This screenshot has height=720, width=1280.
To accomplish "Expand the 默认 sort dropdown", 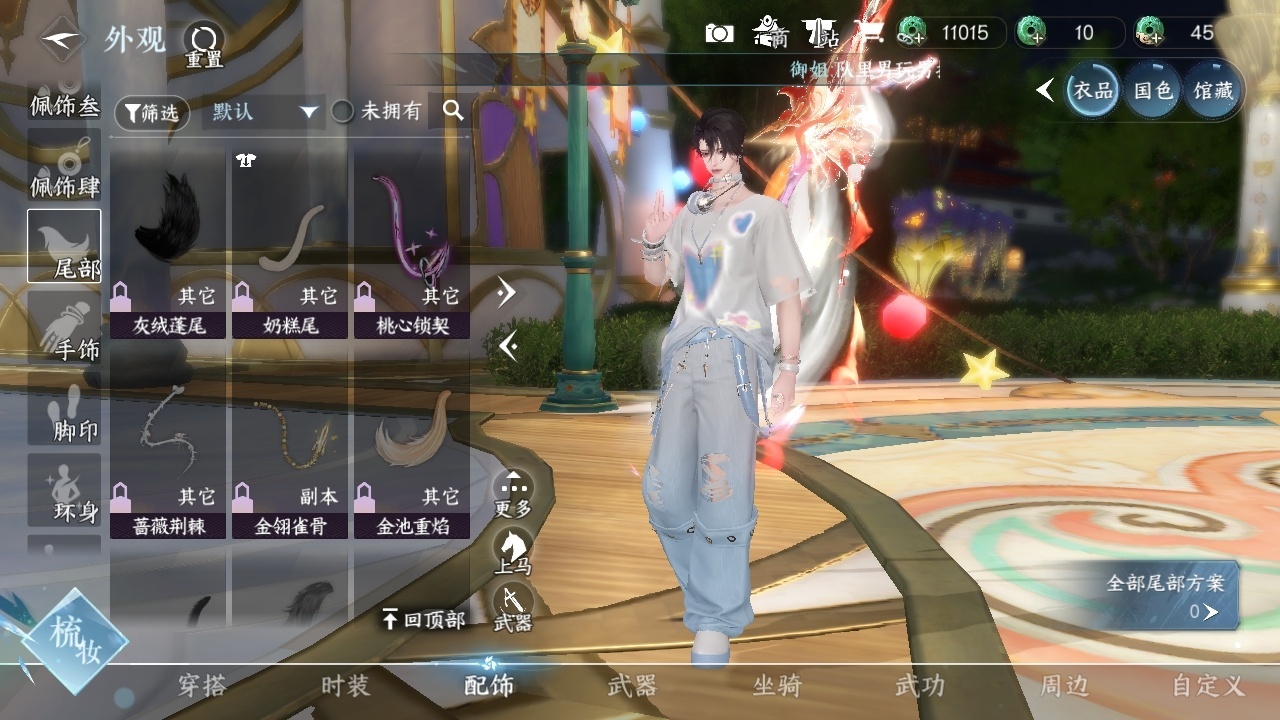I will pos(263,112).
